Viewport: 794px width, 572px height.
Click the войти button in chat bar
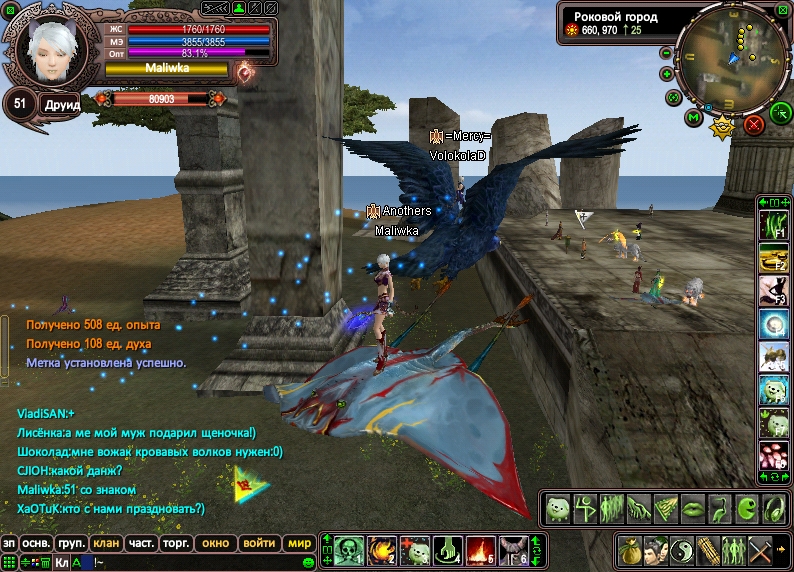[259, 543]
